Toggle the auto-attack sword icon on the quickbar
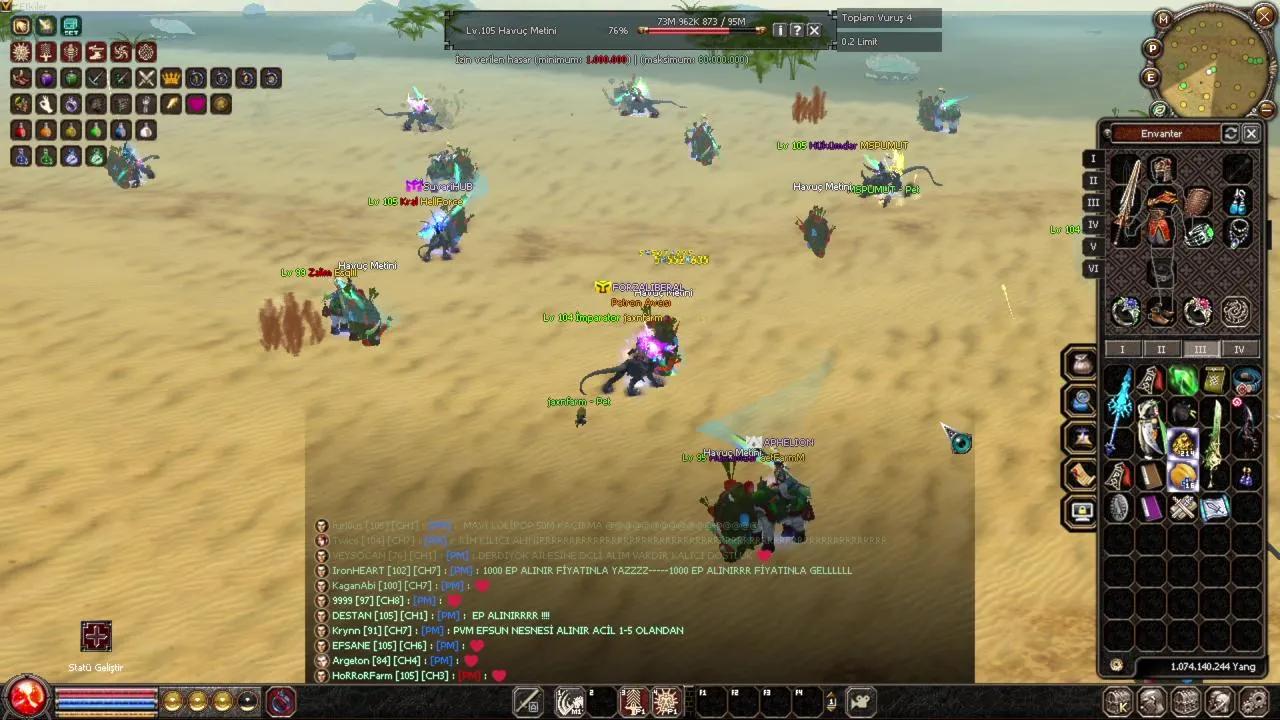 [x=527, y=700]
